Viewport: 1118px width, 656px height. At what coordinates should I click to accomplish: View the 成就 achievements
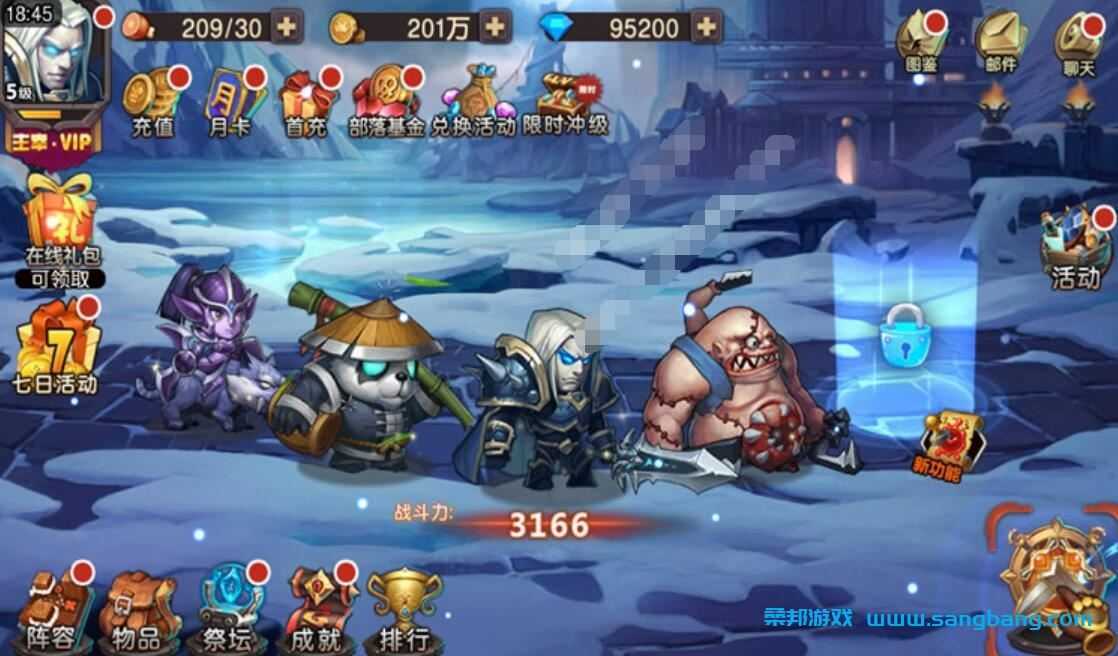[x=316, y=612]
